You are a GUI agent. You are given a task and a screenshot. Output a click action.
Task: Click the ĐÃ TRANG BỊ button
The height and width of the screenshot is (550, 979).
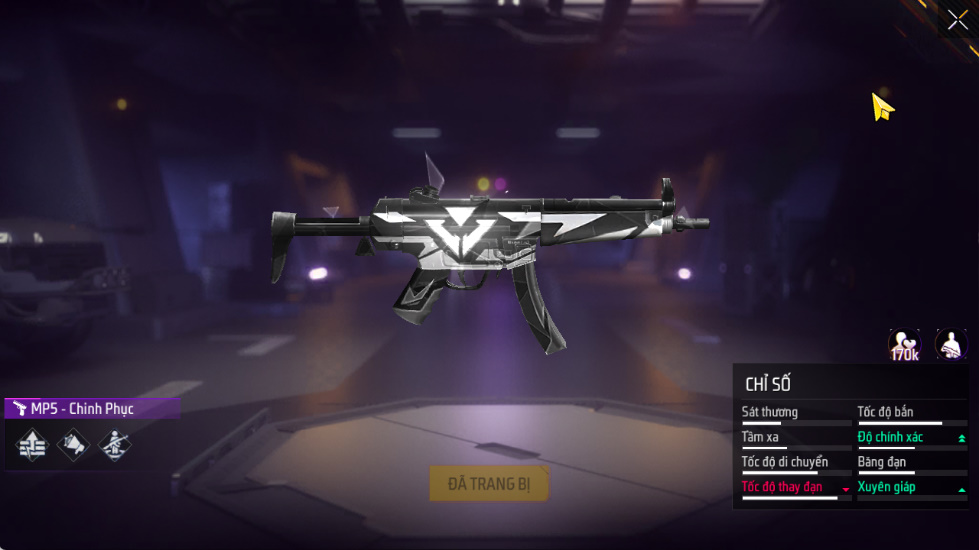click(x=489, y=484)
